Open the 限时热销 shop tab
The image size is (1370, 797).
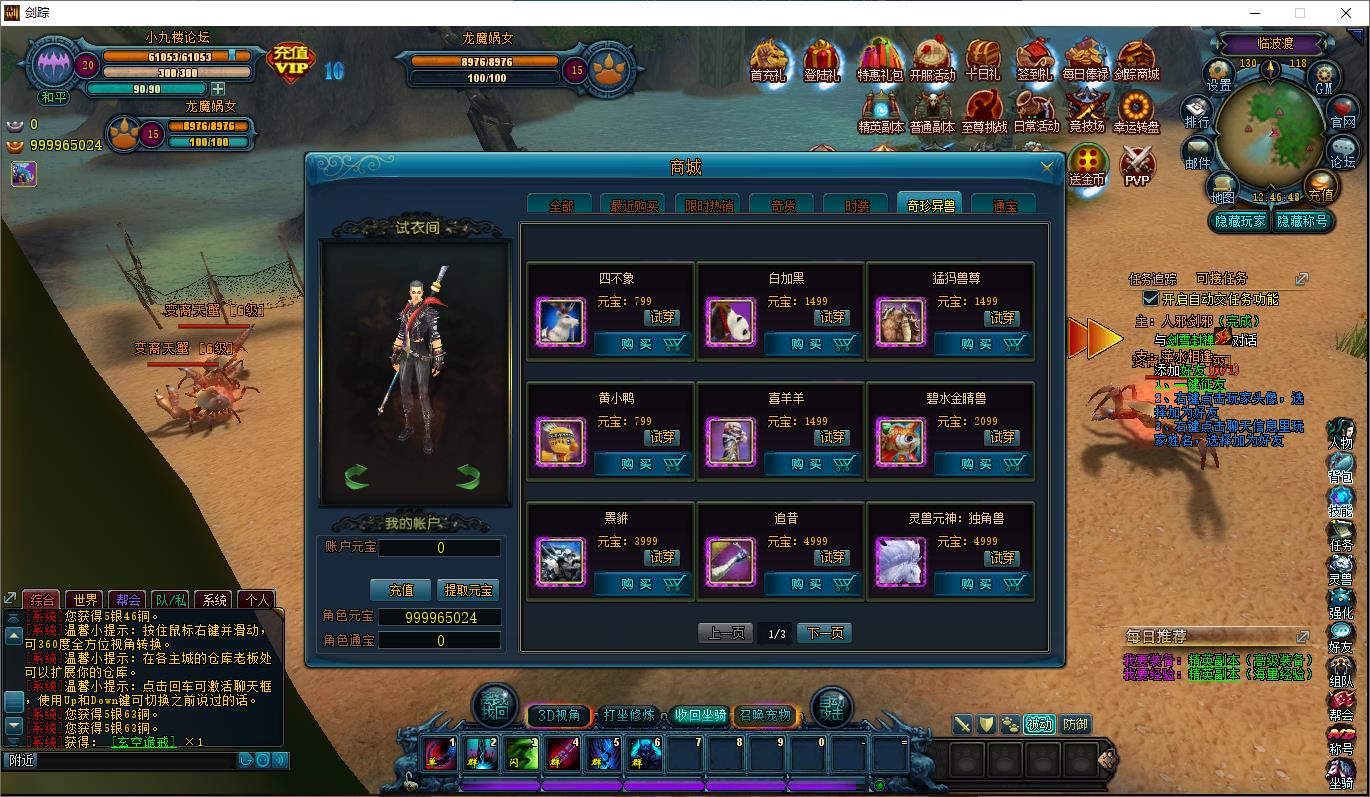coord(709,205)
